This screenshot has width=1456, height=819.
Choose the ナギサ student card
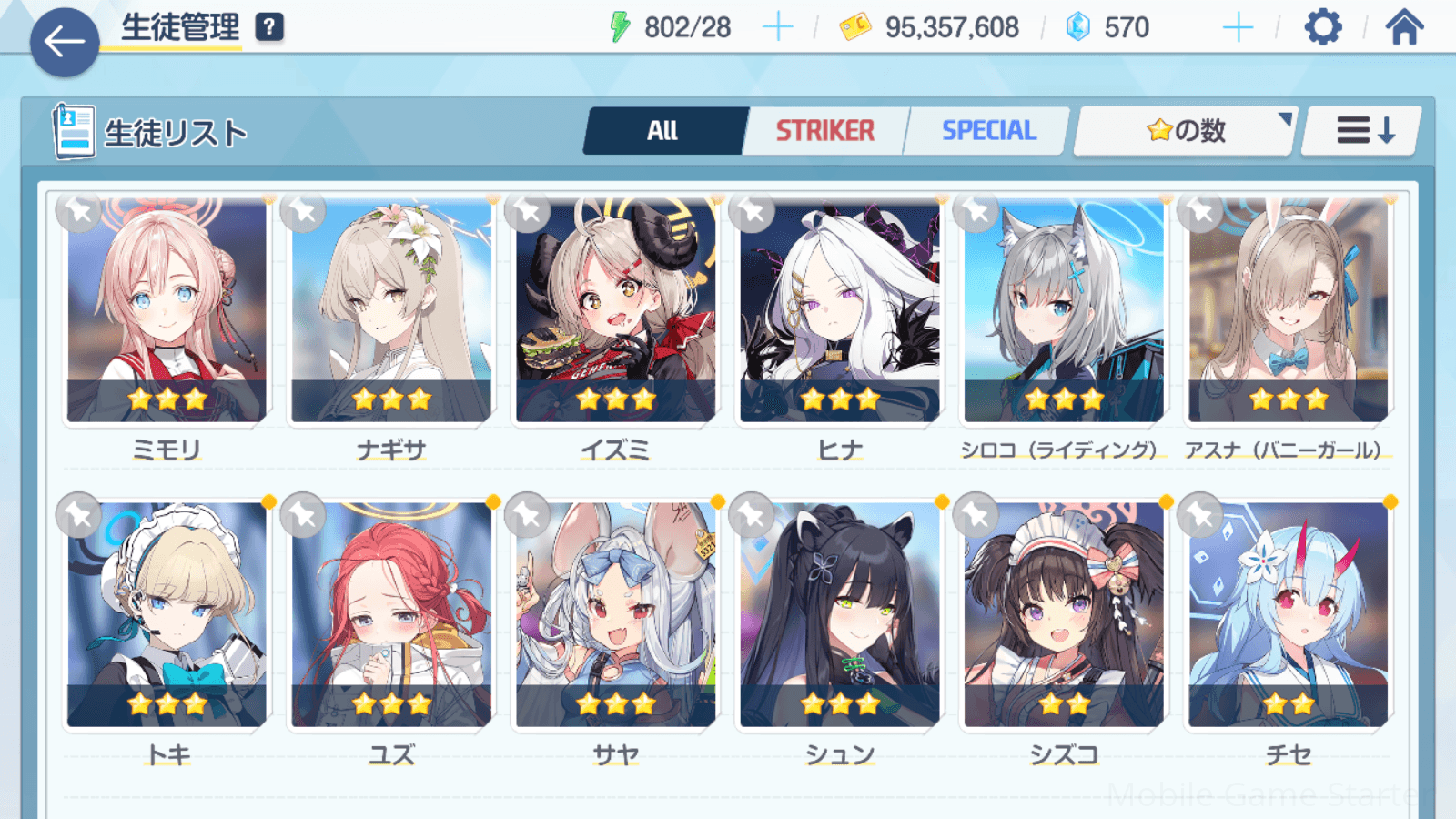pos(391,311)
